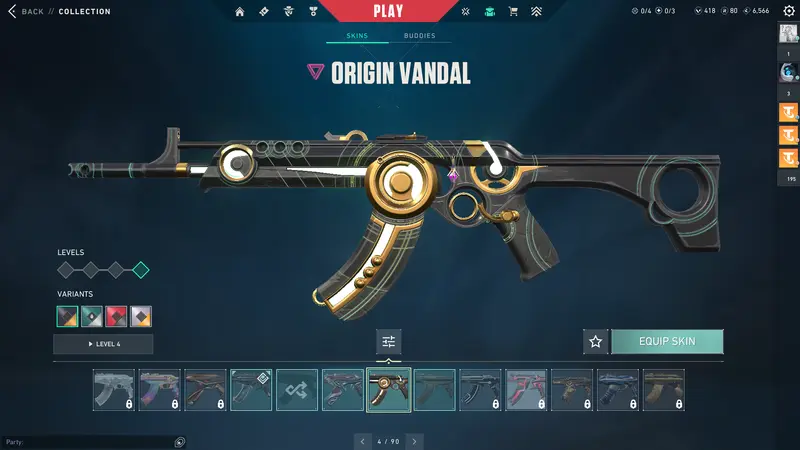
Task: Switch to the Skins tab
Action: (357, 36)
